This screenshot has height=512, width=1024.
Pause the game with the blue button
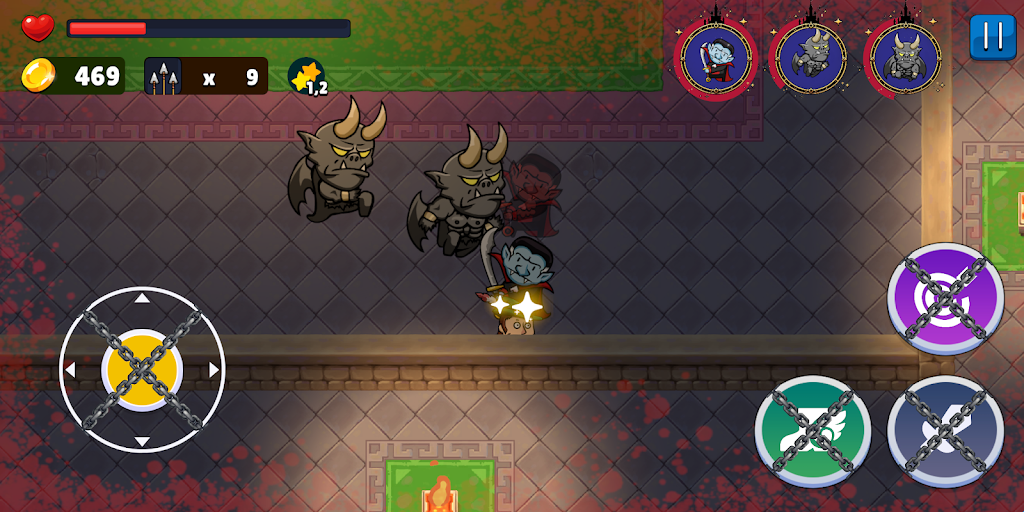pyautogui.click(x=992, y=37)
